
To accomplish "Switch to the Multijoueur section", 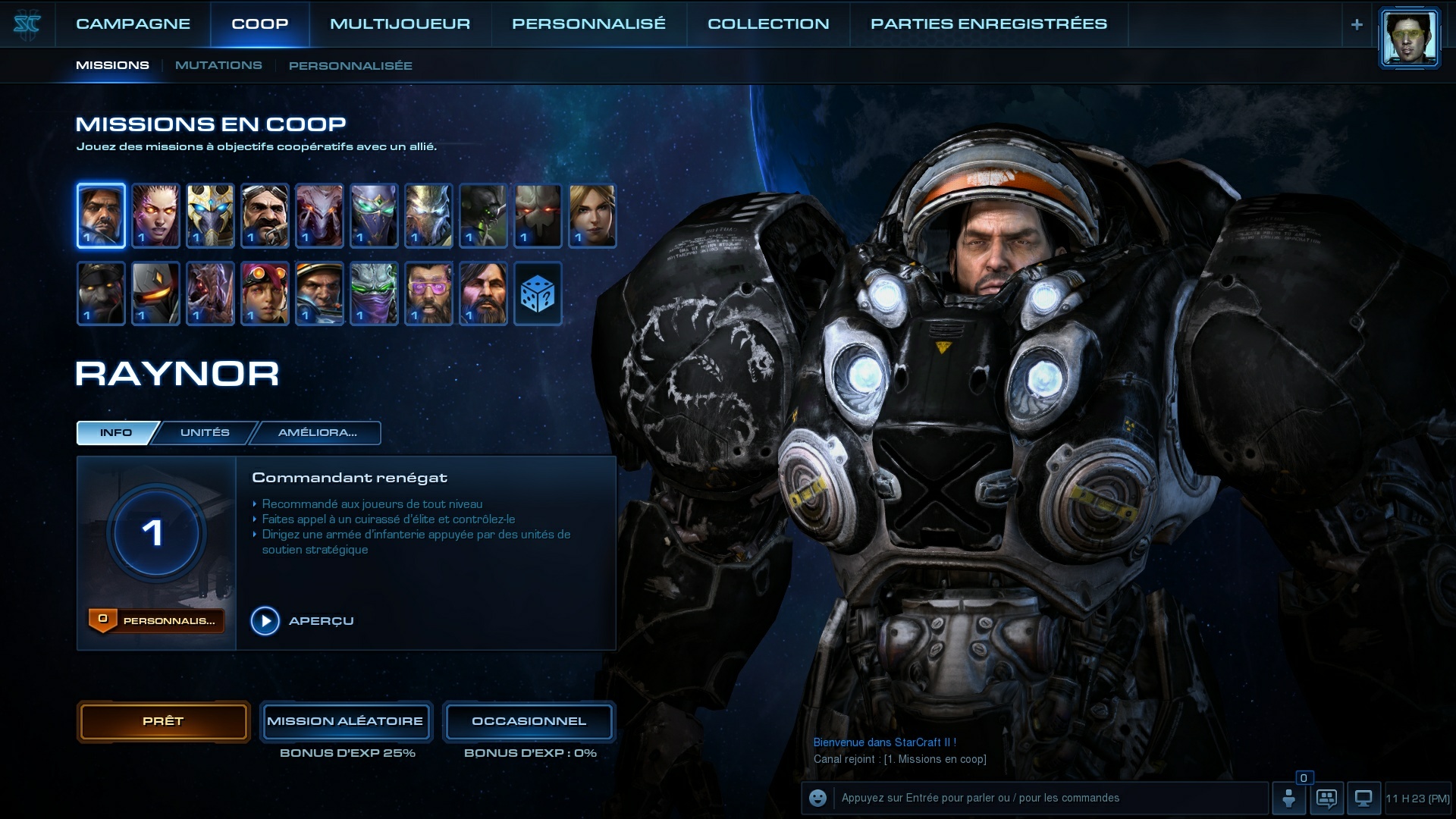I will [400, 24].
